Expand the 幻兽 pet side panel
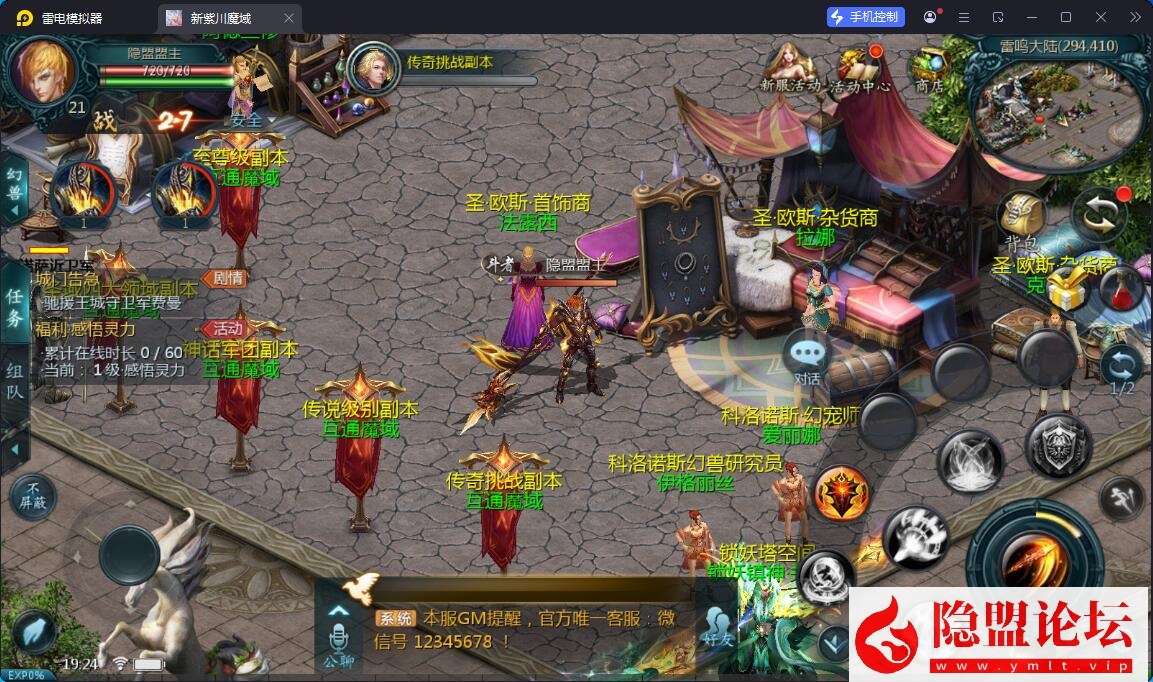Screen dimensions: 1153x682 coord(15,186)
